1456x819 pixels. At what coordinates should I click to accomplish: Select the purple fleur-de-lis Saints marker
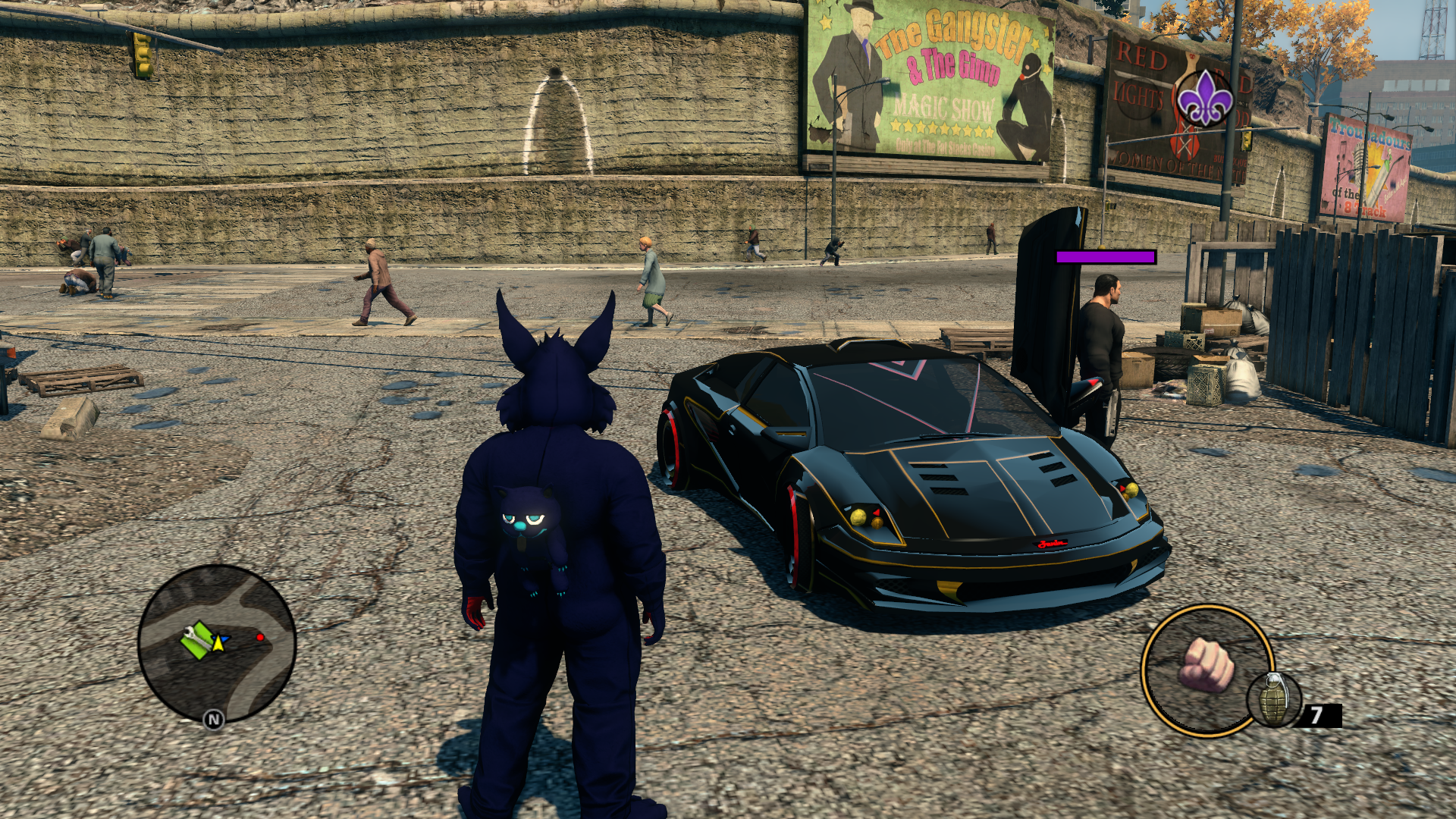(1203, 98)
